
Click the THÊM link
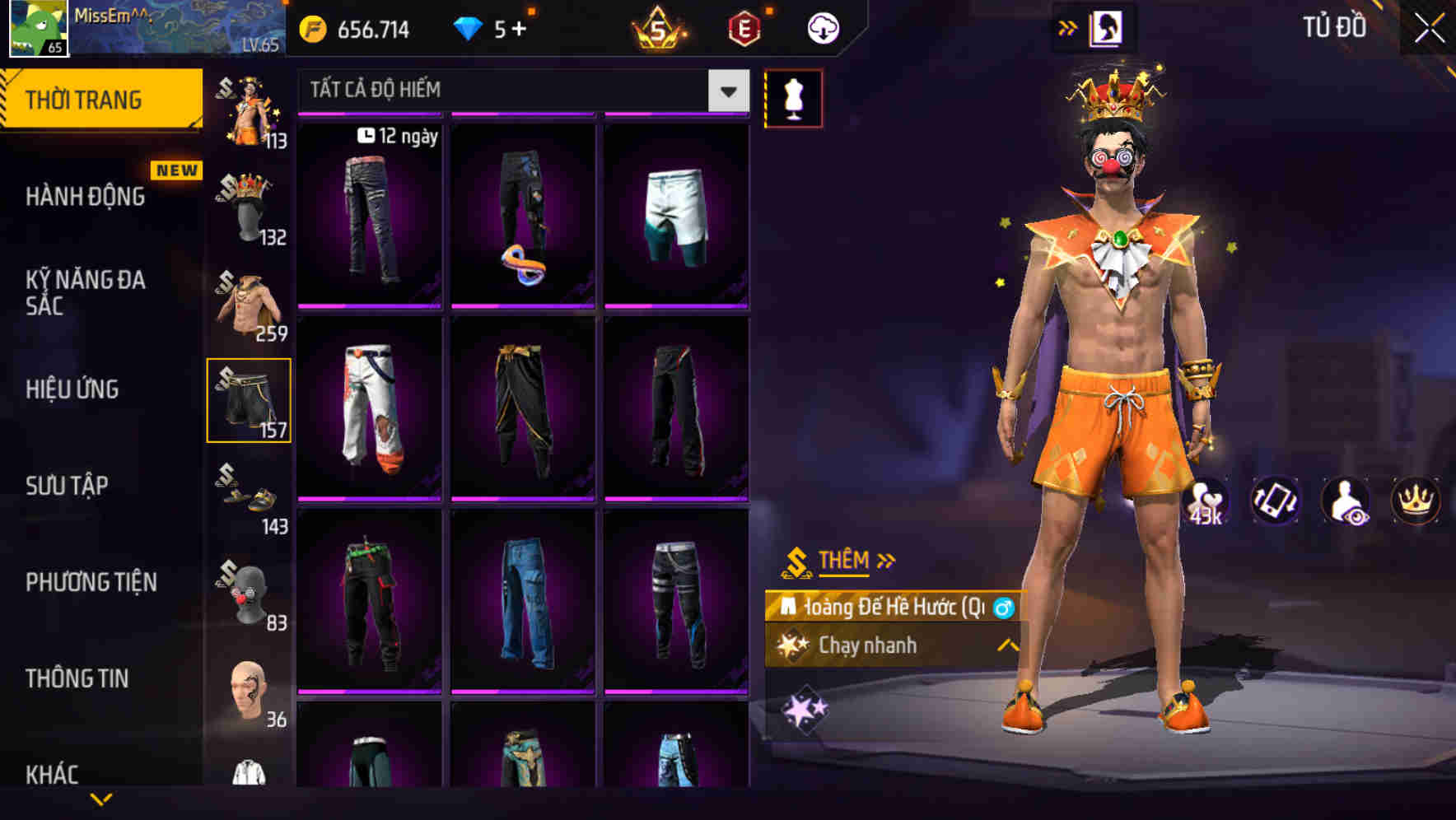pos(845,561)
